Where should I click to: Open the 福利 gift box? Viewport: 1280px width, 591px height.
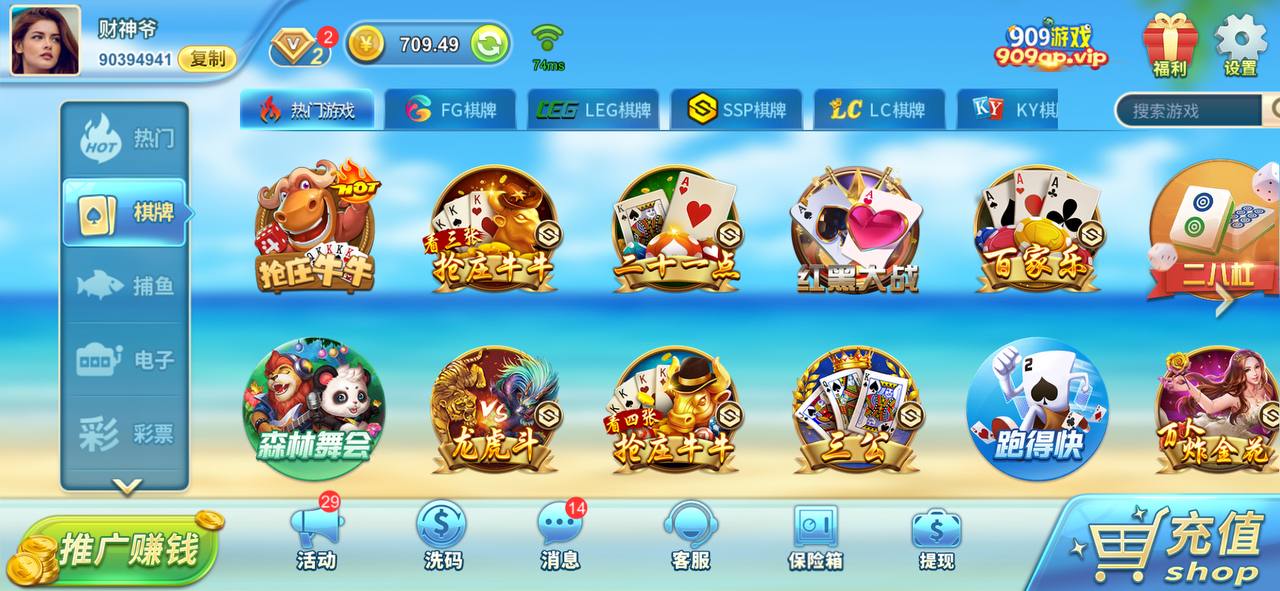1170,45
